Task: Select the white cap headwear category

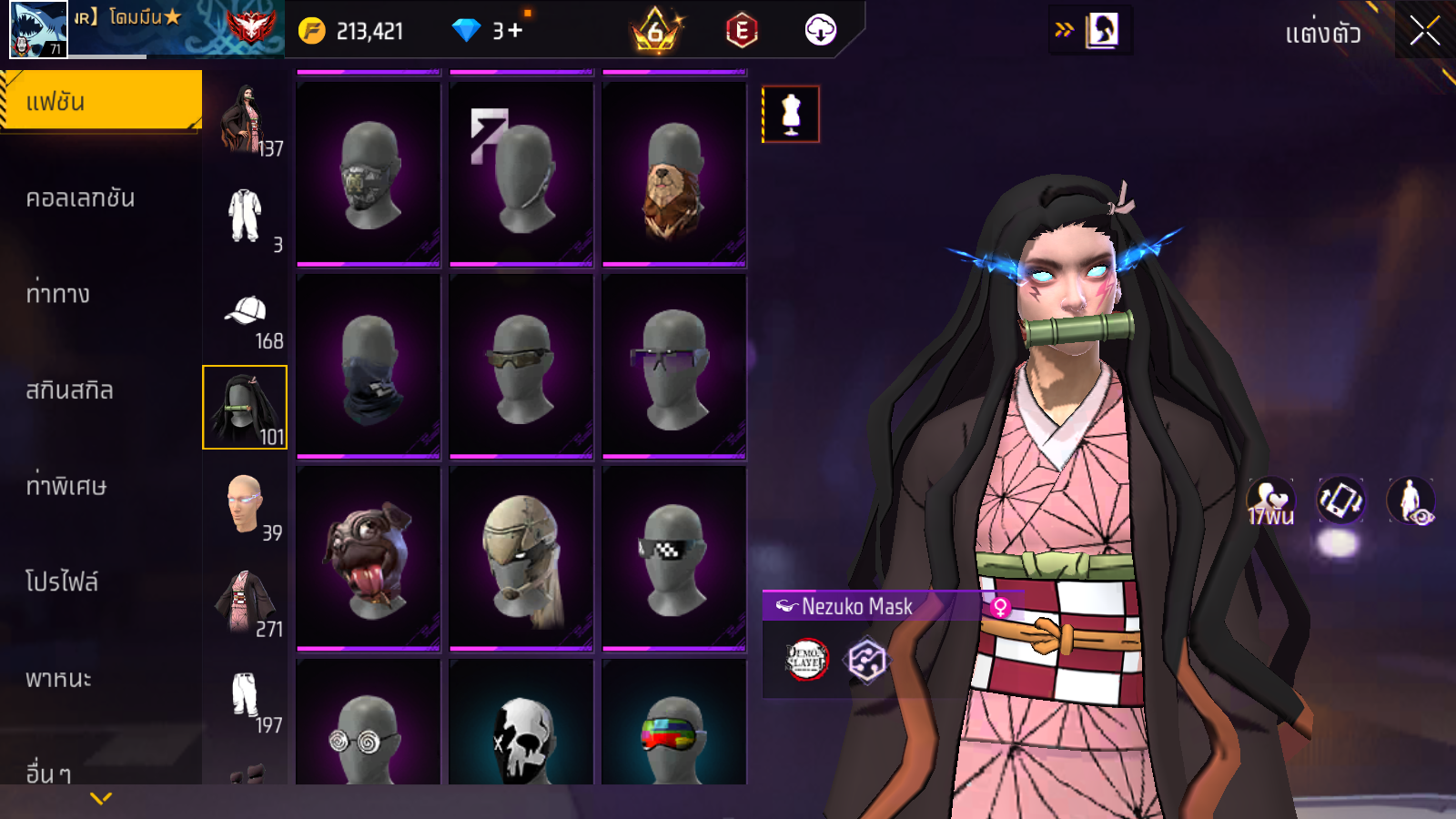Action: coord(245,312)
